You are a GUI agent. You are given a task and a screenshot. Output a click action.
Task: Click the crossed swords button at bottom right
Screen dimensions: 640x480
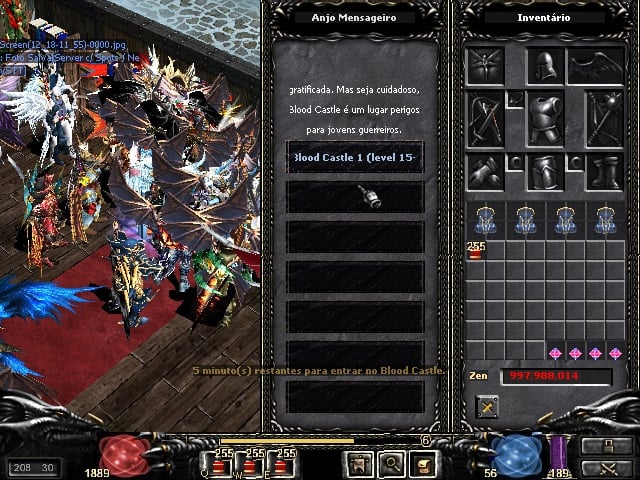(605, 466)
